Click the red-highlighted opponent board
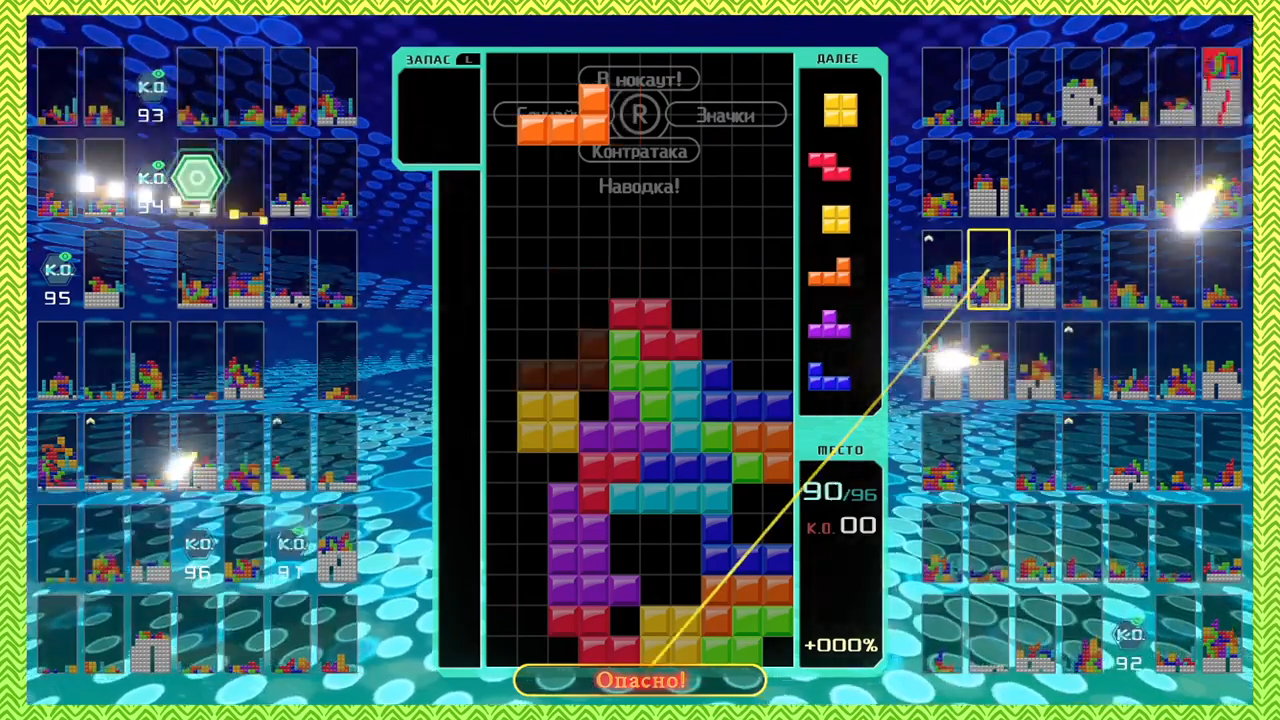Viewport: 1280px width, 720px height. (x=1221, y=86)
